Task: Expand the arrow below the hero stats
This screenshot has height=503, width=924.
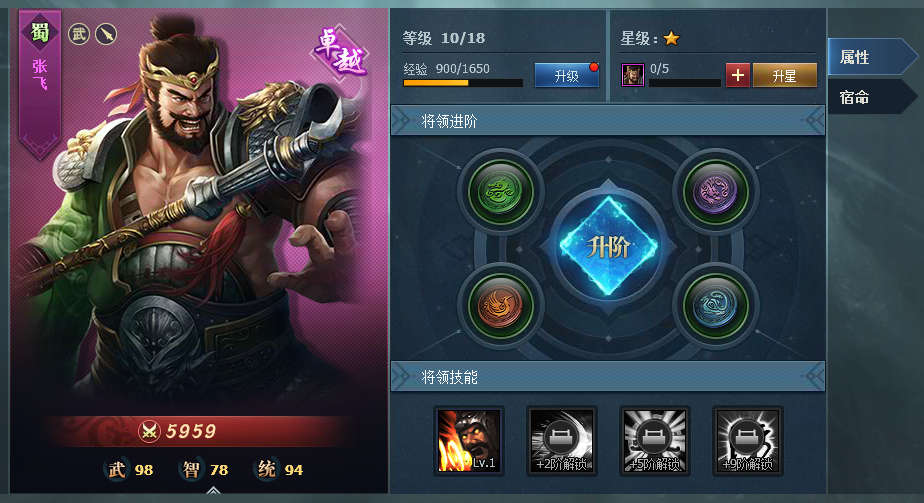Action: point(213,491)
